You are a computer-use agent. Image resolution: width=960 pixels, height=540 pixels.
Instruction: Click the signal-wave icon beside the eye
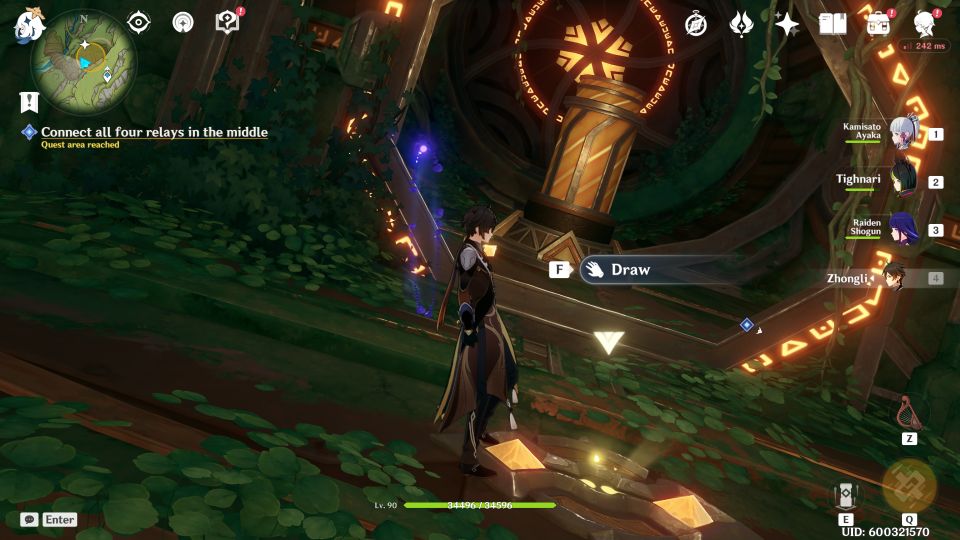point(183,22)
